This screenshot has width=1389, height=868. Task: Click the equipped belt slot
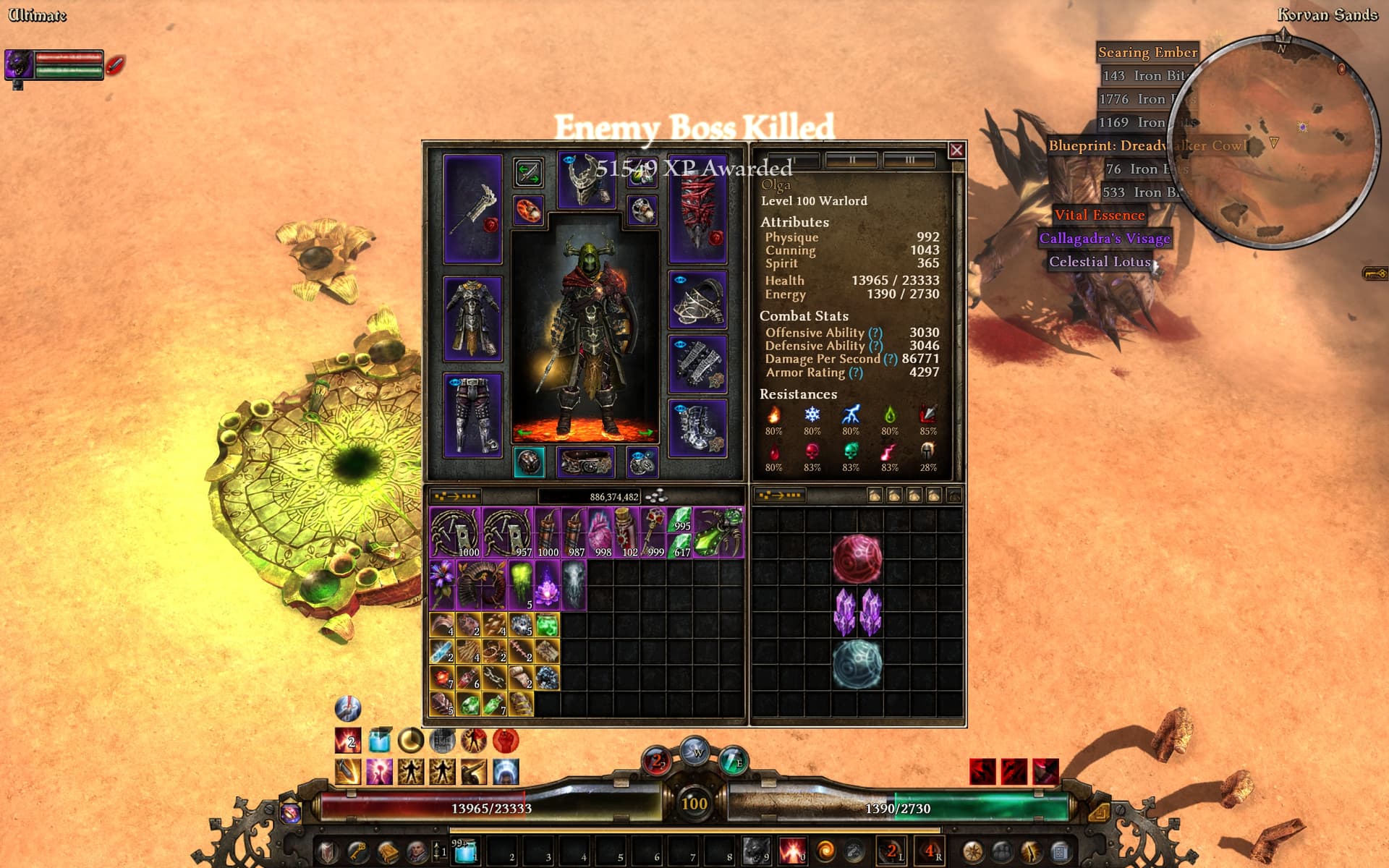[x=585, y=463]
